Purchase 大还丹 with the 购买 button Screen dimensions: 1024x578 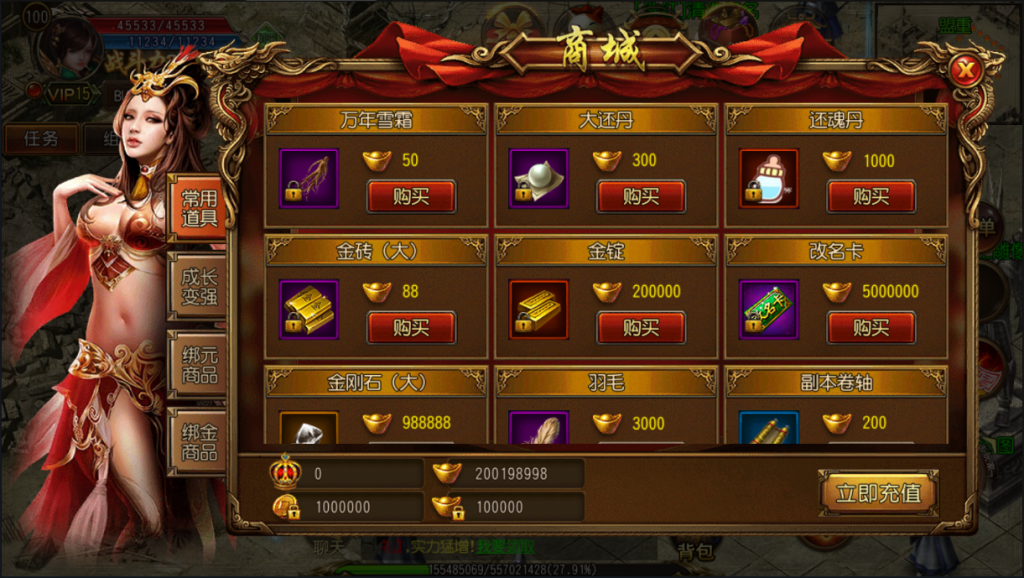(x=641, y=196)
